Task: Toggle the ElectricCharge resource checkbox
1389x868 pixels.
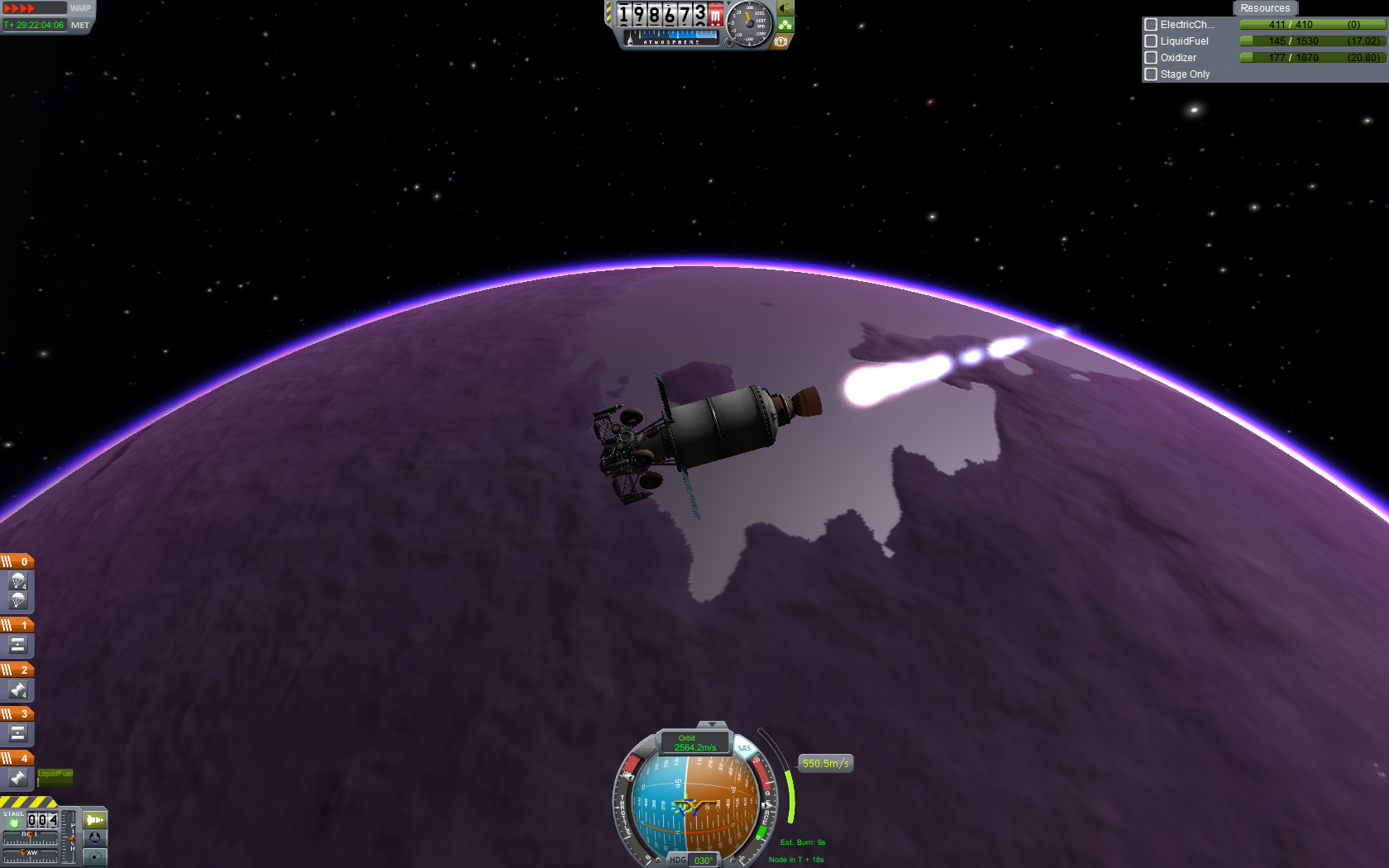Action: [1150, 25]
